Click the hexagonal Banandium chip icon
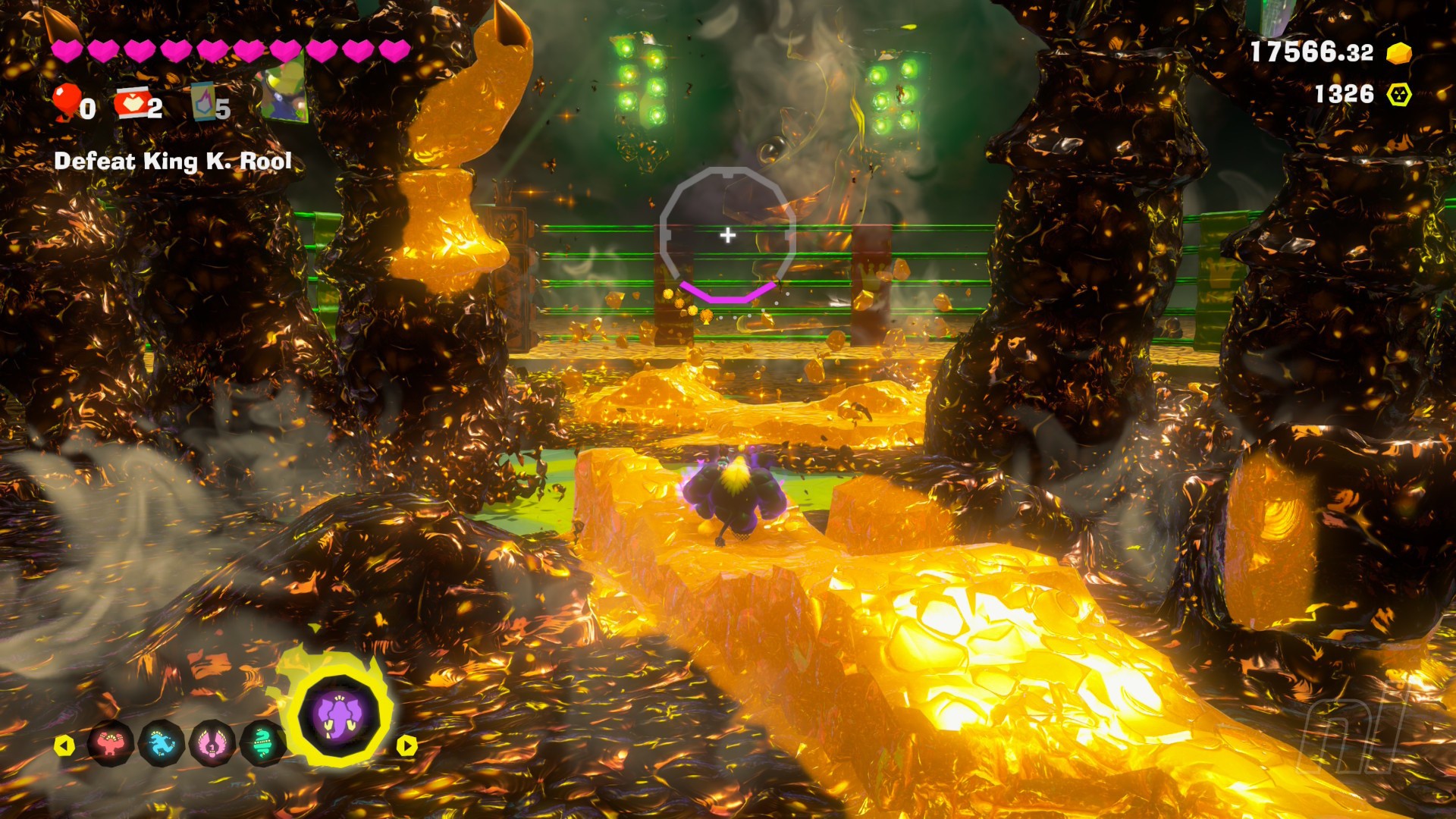 pyautogui.click(x=1399, y=95)
